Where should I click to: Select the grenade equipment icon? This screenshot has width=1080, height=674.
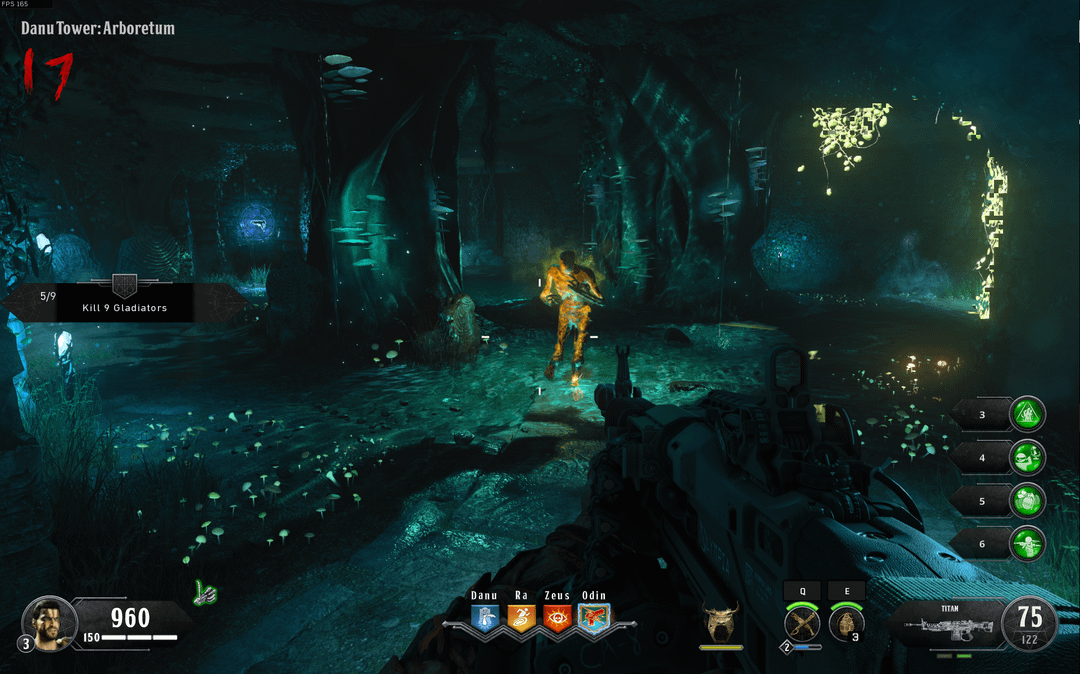click(846, 625)
